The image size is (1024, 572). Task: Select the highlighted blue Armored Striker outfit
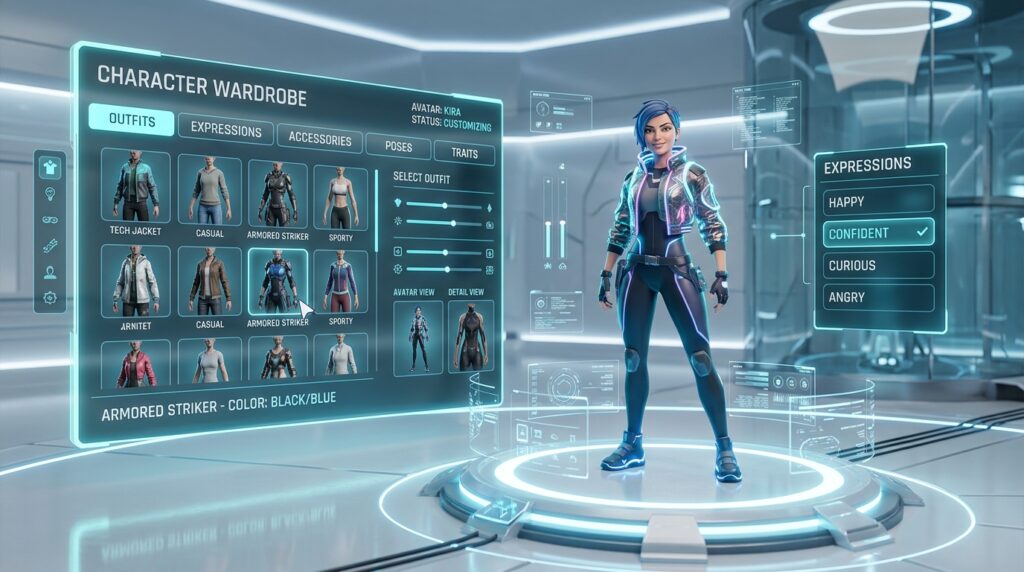(x=277, y=282)
